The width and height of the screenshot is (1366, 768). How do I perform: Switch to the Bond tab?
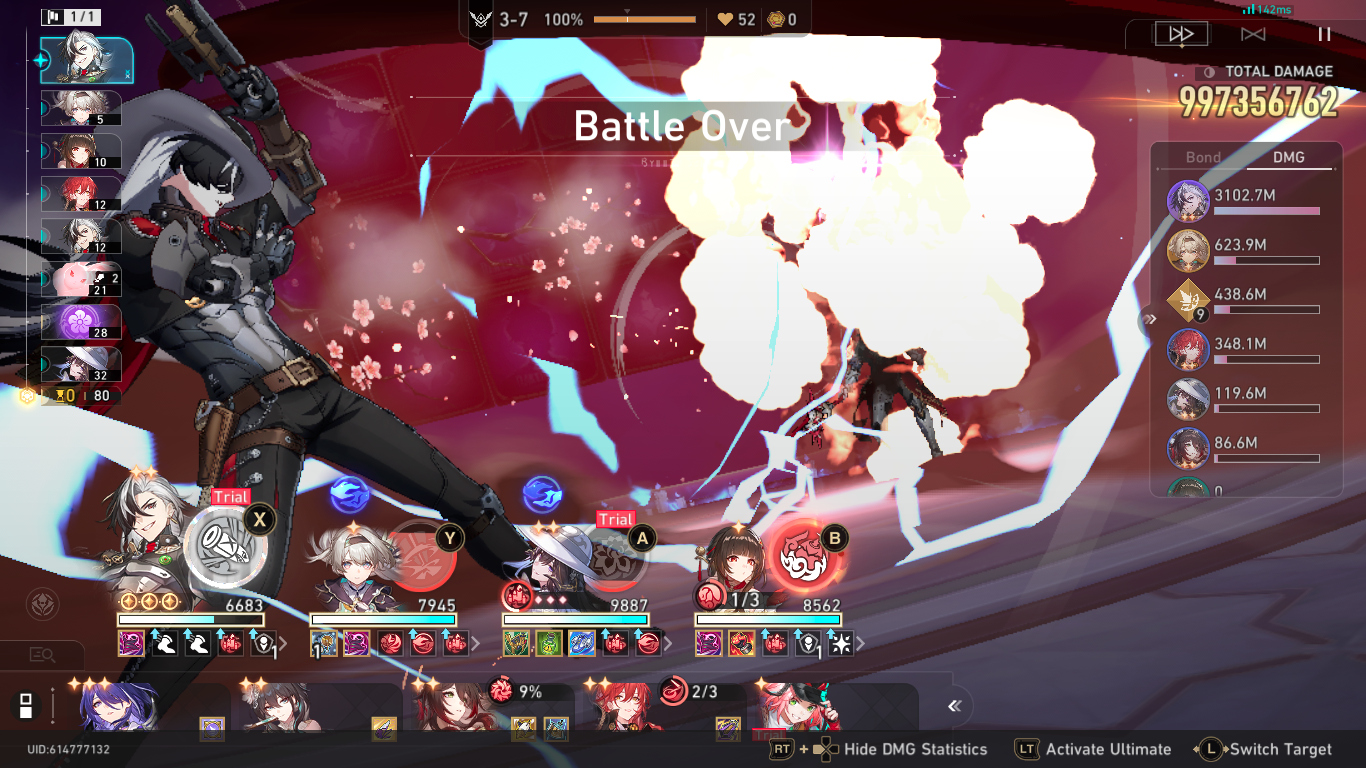[1203, 157]
